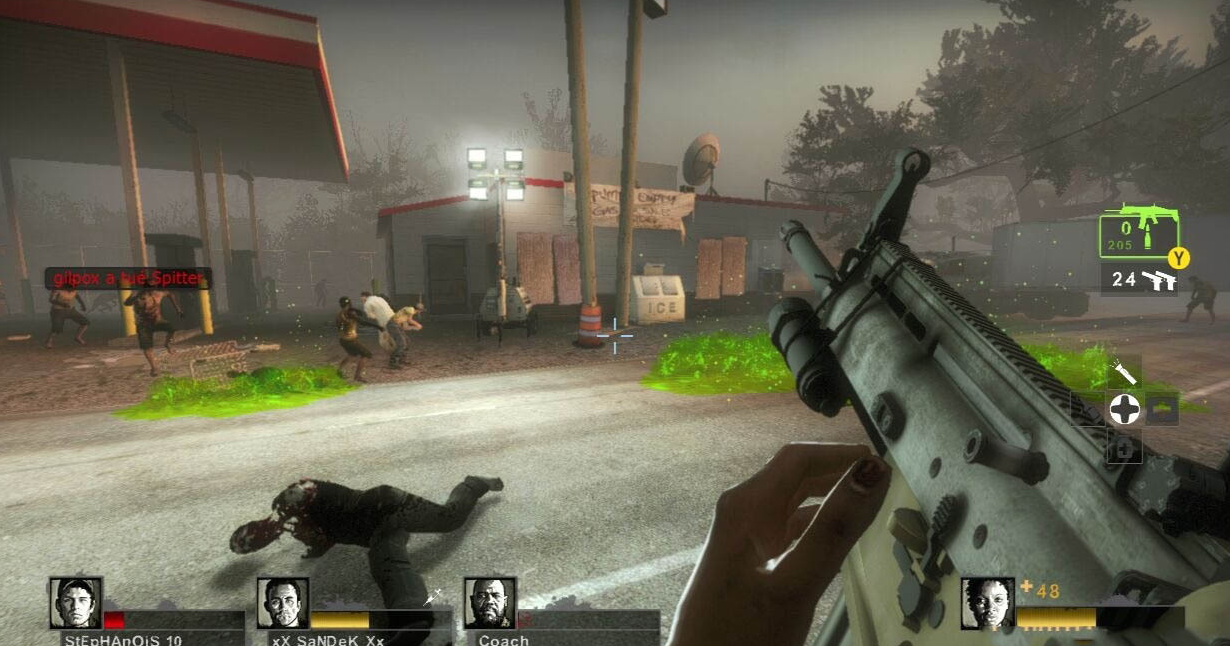Click StEpHAnOiS 10's teammate portrait
This screenshot has height=646, width=1230.
[76, 603]
